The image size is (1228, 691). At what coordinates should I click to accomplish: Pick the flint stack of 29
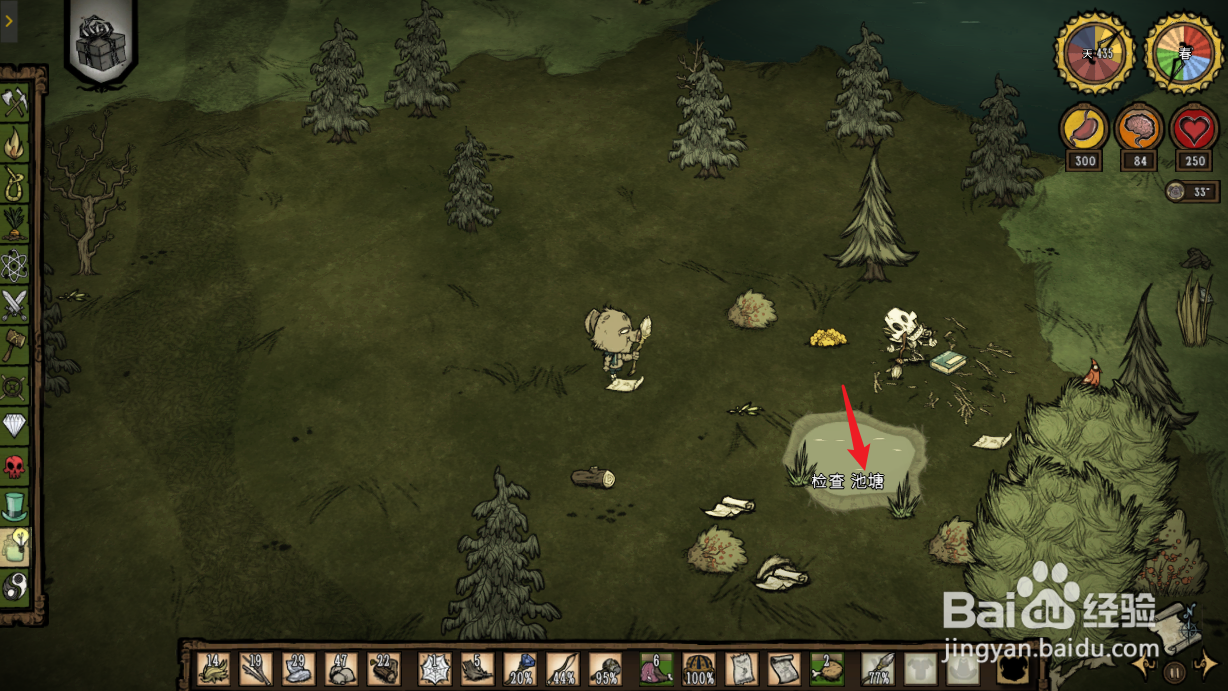pos(297,668)
